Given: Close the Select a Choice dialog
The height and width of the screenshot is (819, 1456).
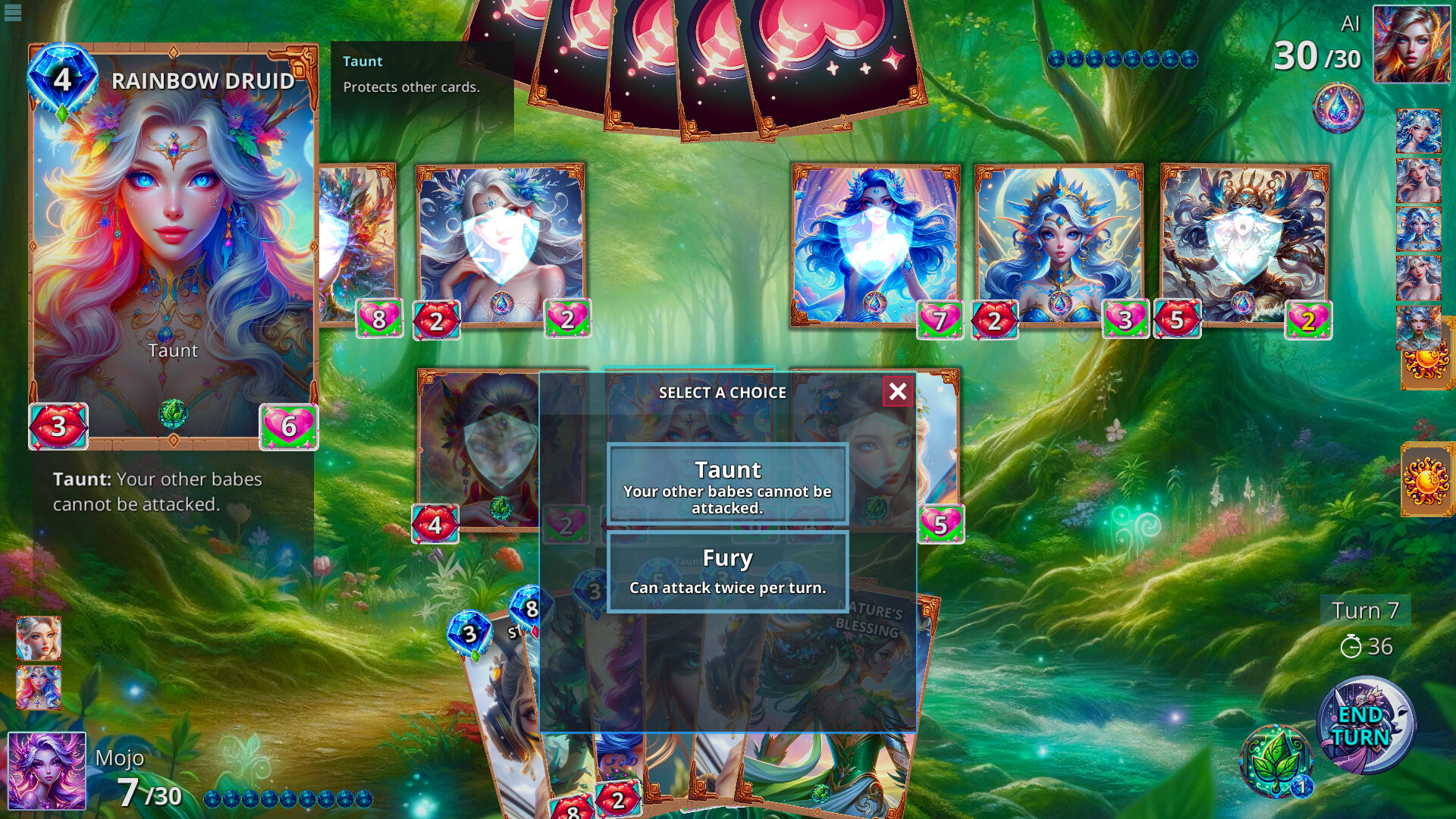Looking at the screenshot, I should point(896,392).
